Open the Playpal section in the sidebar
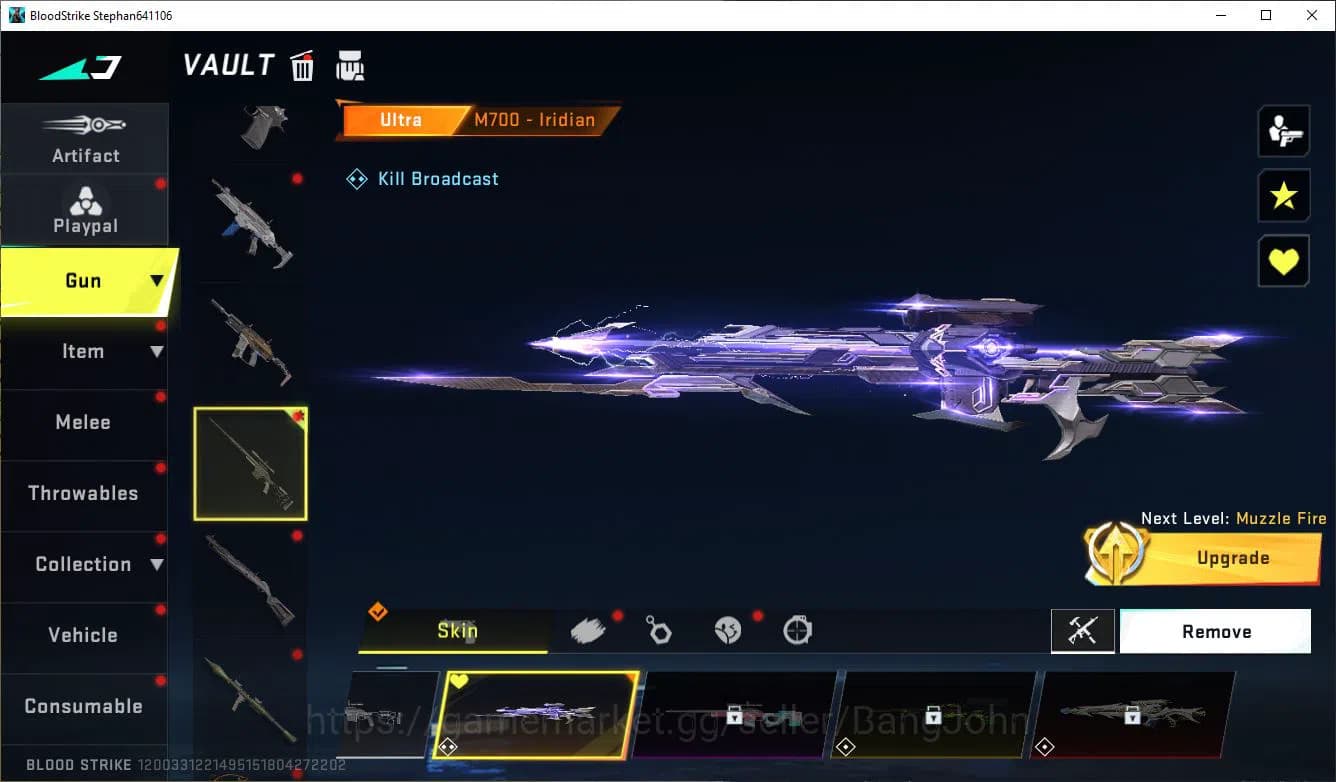The width and height of the screenshot is (1336, 782). pyautogui.click(x=85, y=210)
